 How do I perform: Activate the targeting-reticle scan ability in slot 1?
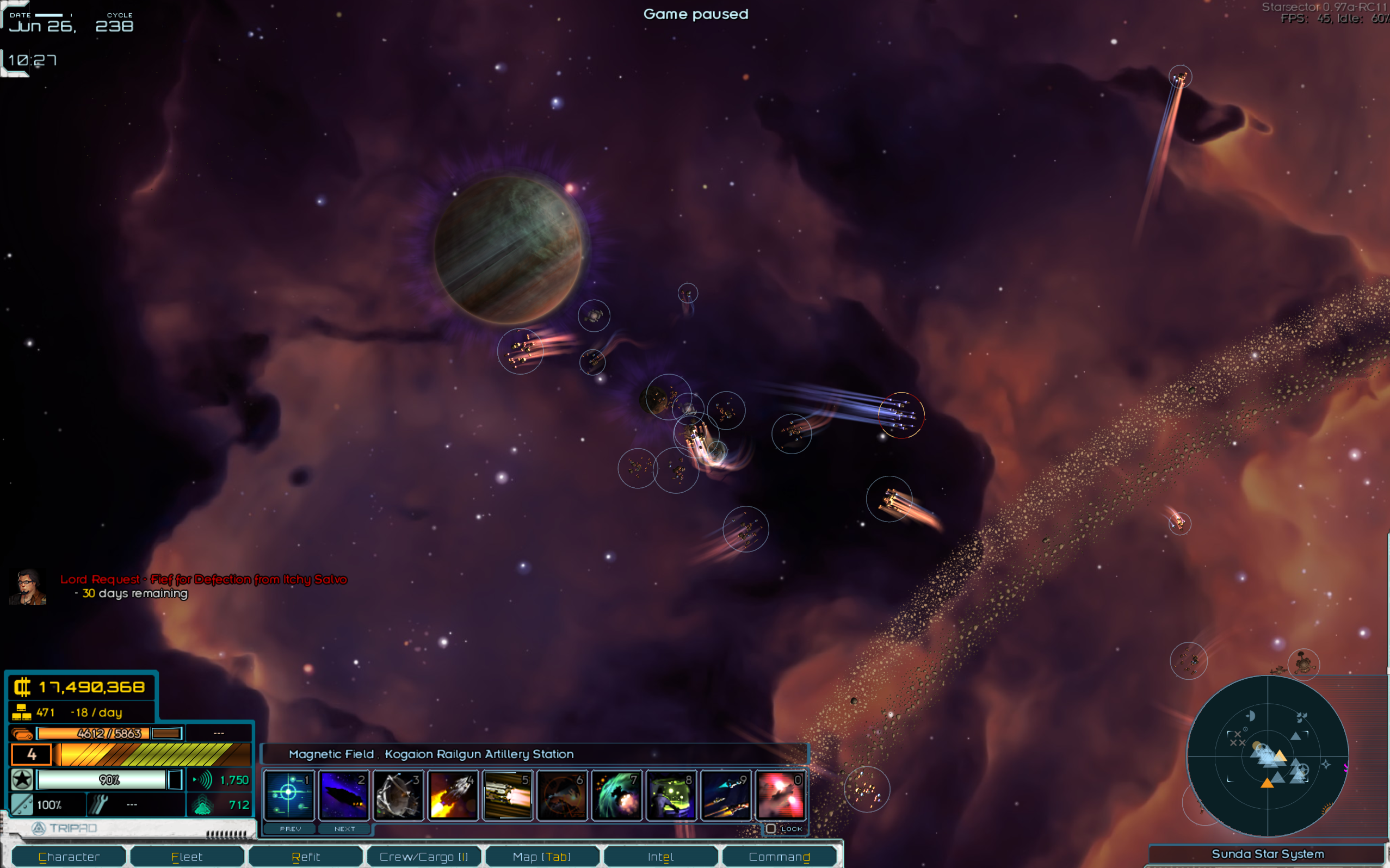289,795
